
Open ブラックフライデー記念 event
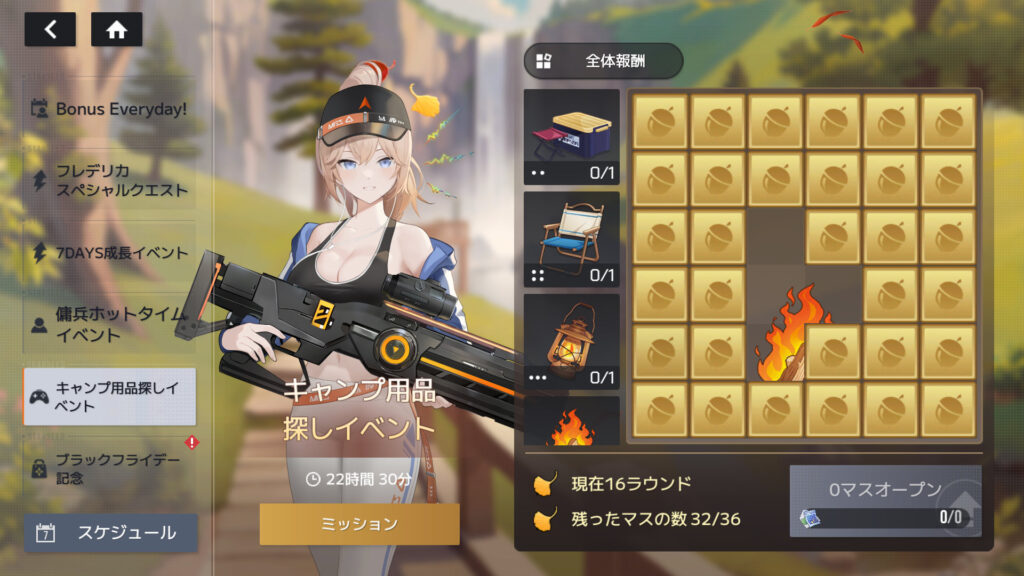(x=110, y=468)
